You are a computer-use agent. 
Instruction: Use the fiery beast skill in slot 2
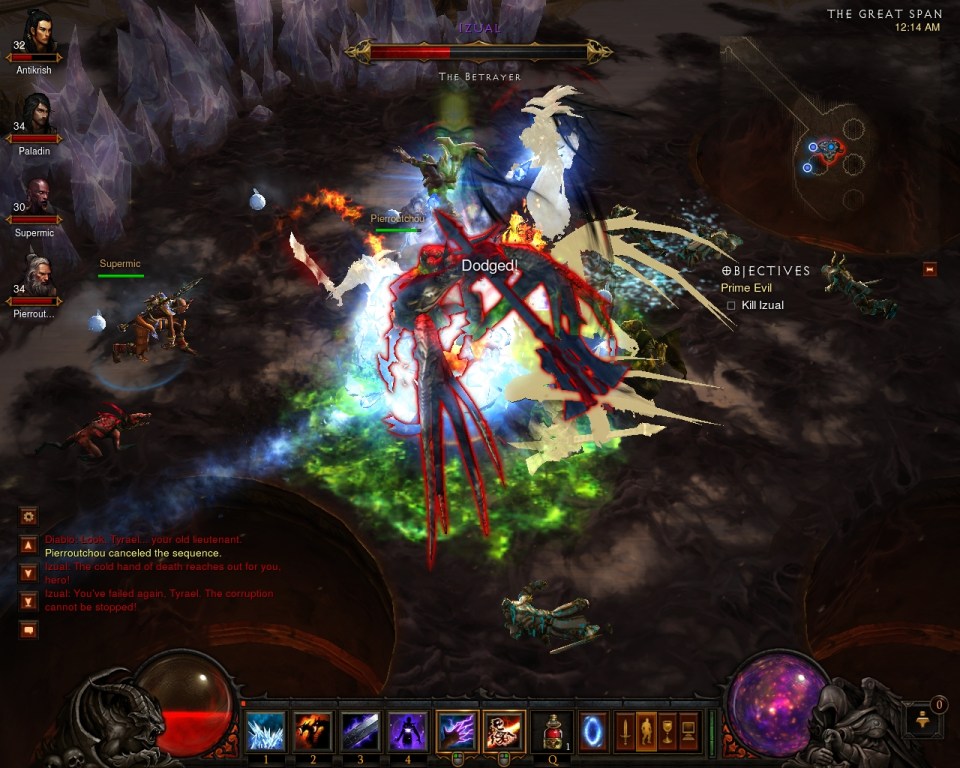[313, 731]
